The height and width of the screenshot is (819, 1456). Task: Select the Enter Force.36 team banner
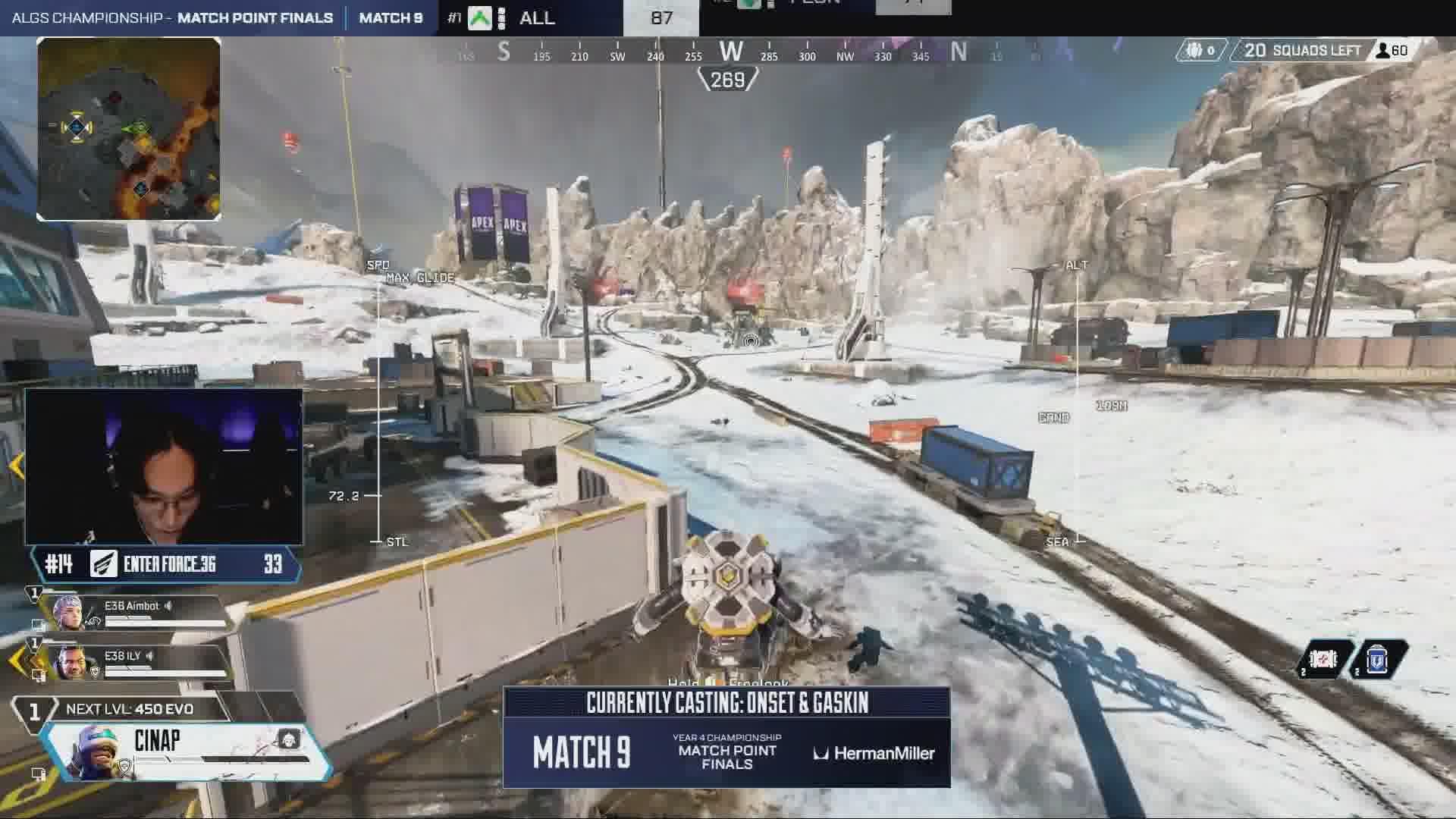click(x=167, y=564)
